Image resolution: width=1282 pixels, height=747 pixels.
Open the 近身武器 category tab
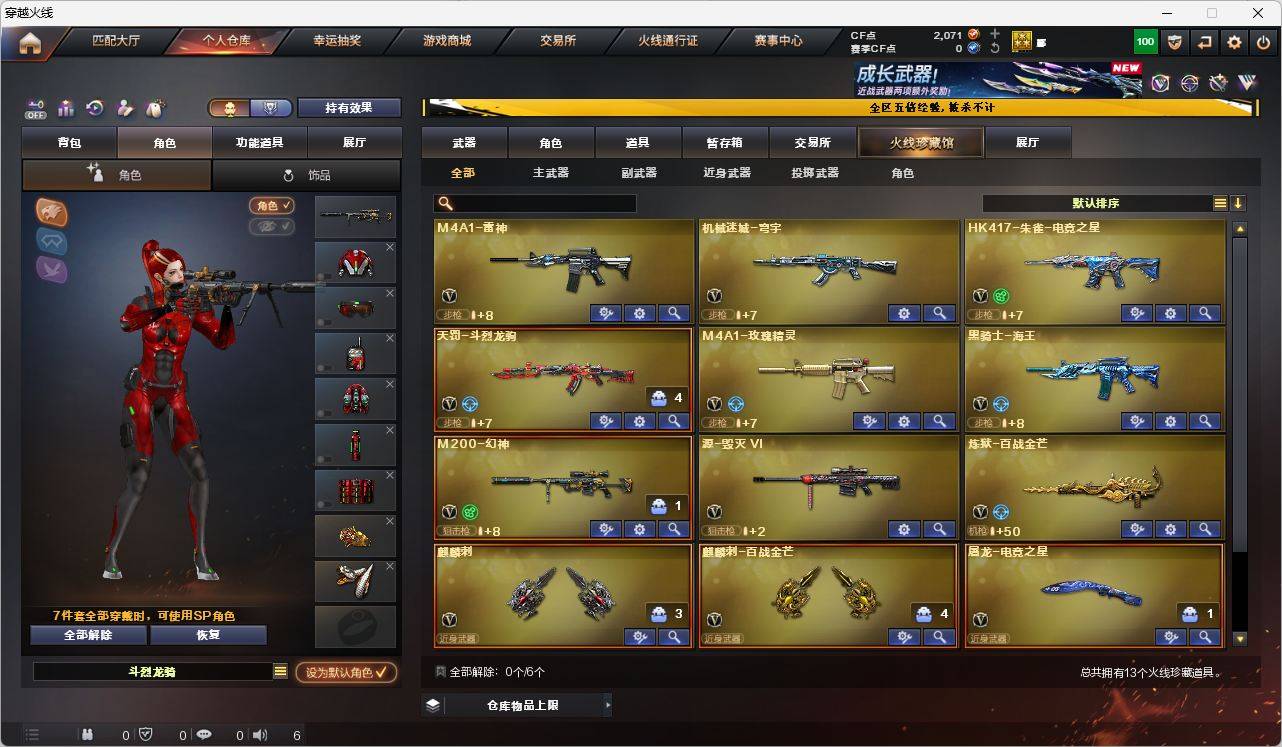(x=728, y=172)
